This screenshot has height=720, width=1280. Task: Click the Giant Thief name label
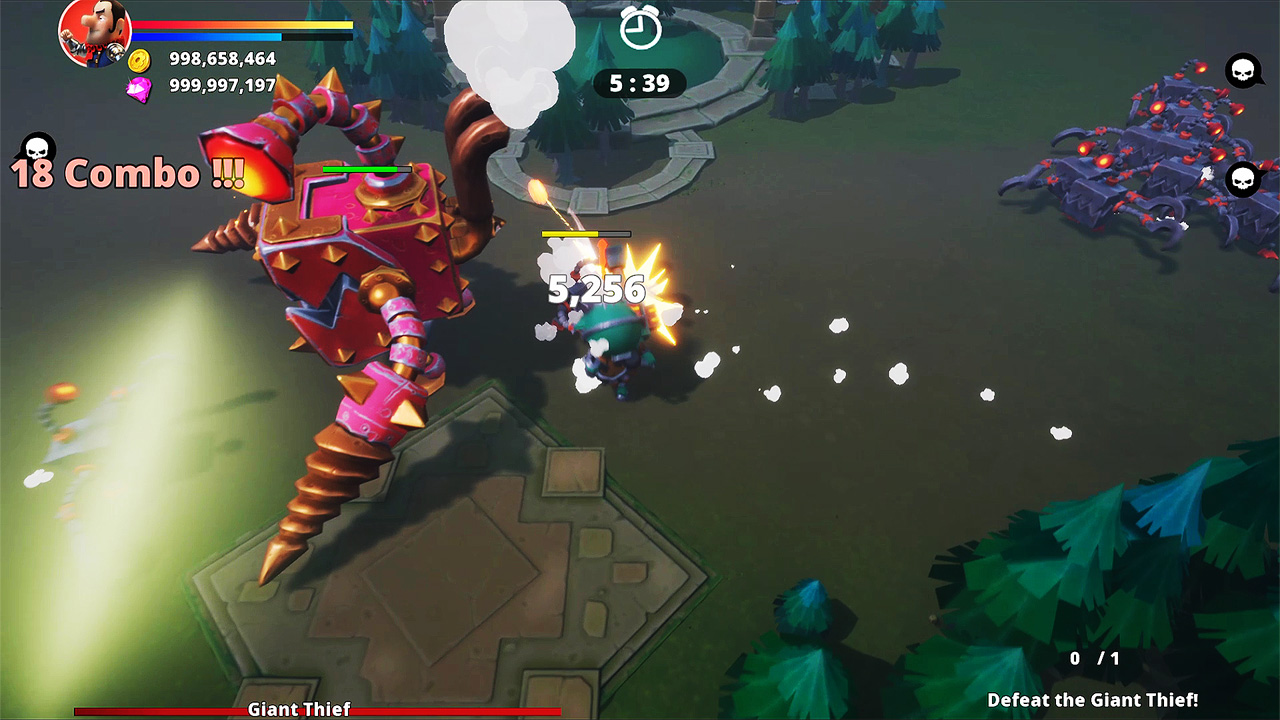click(x=297, y=709)
